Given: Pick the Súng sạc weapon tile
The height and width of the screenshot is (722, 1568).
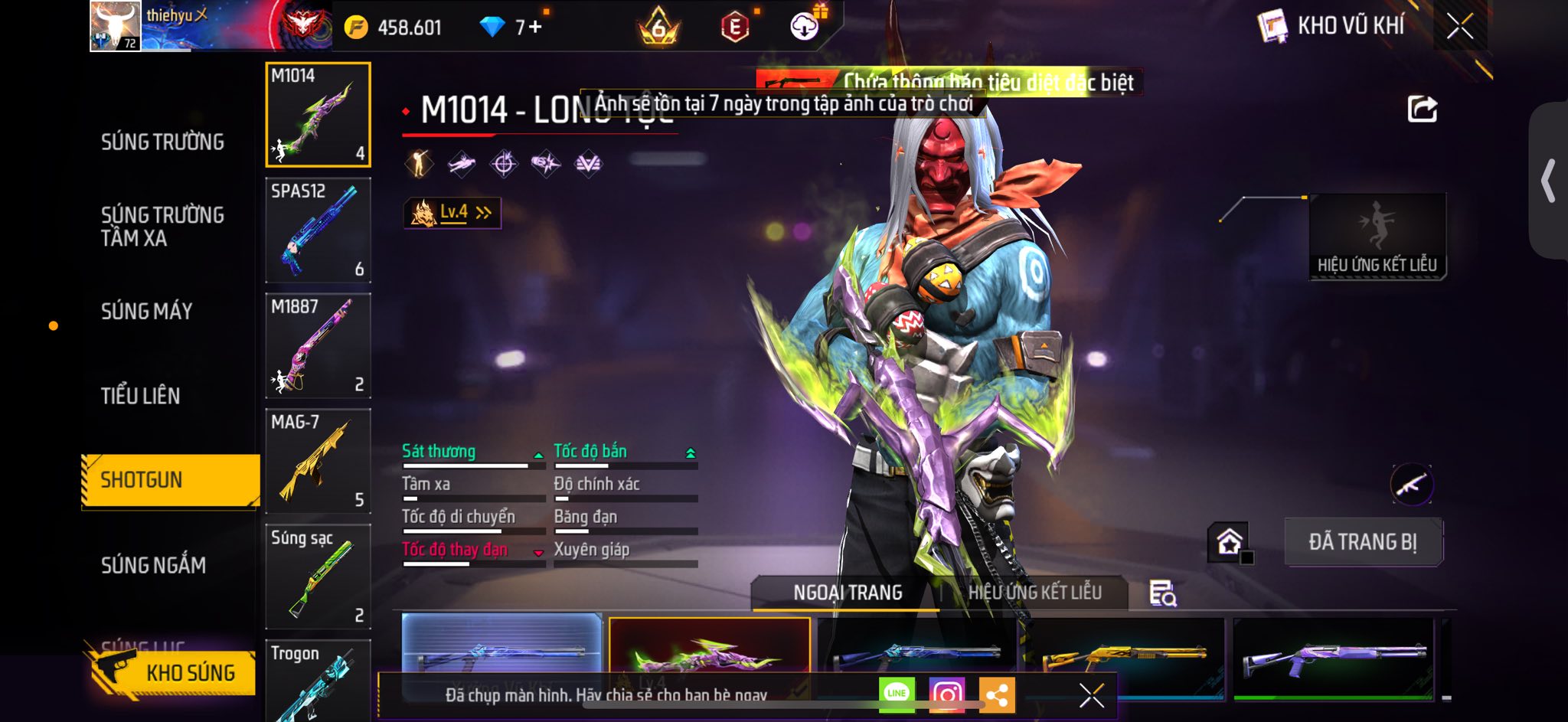Looking at the screenshot, I should tap(318, 576).
